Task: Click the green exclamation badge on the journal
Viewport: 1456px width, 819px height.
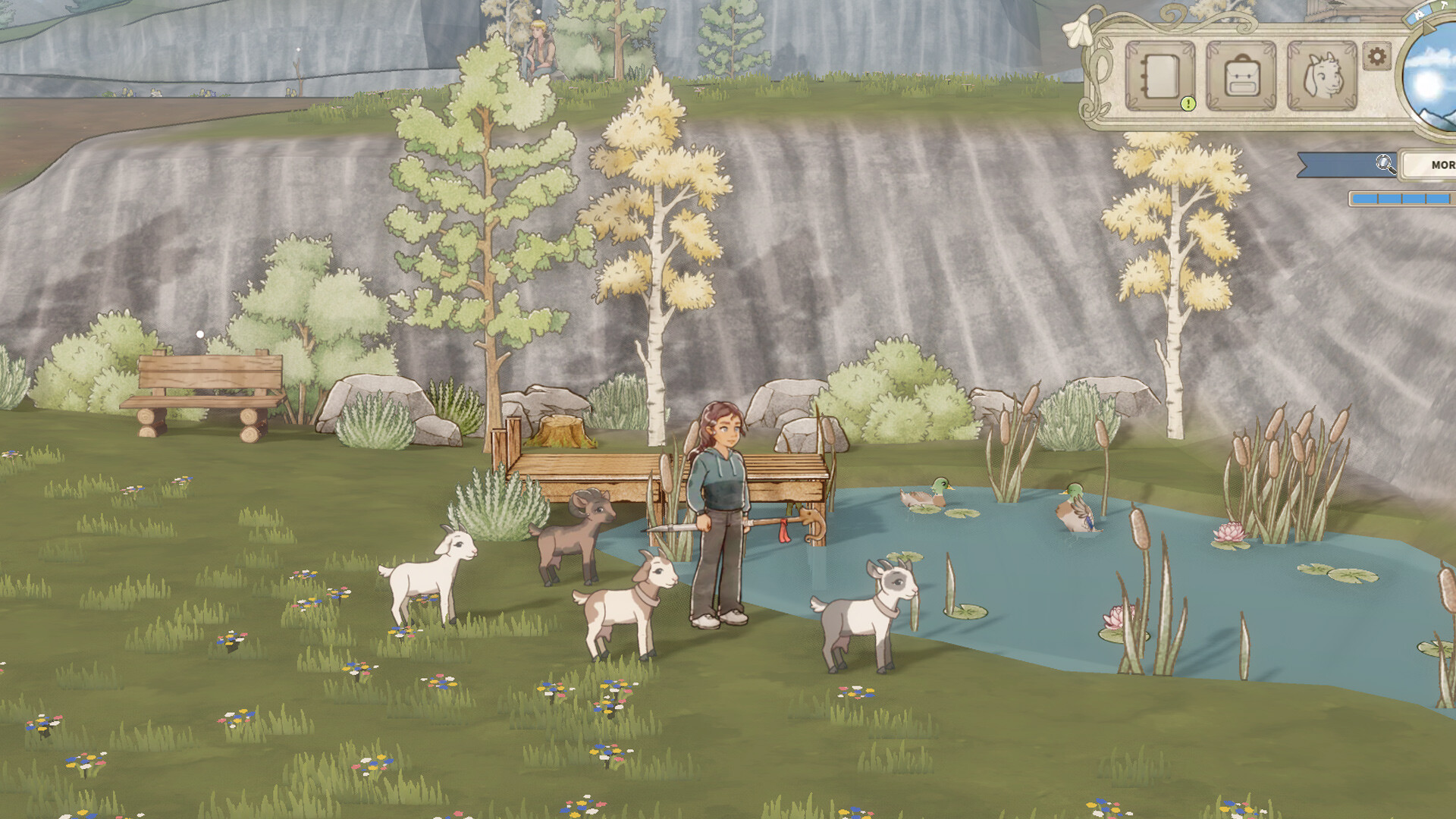Action: [1188, 104]
